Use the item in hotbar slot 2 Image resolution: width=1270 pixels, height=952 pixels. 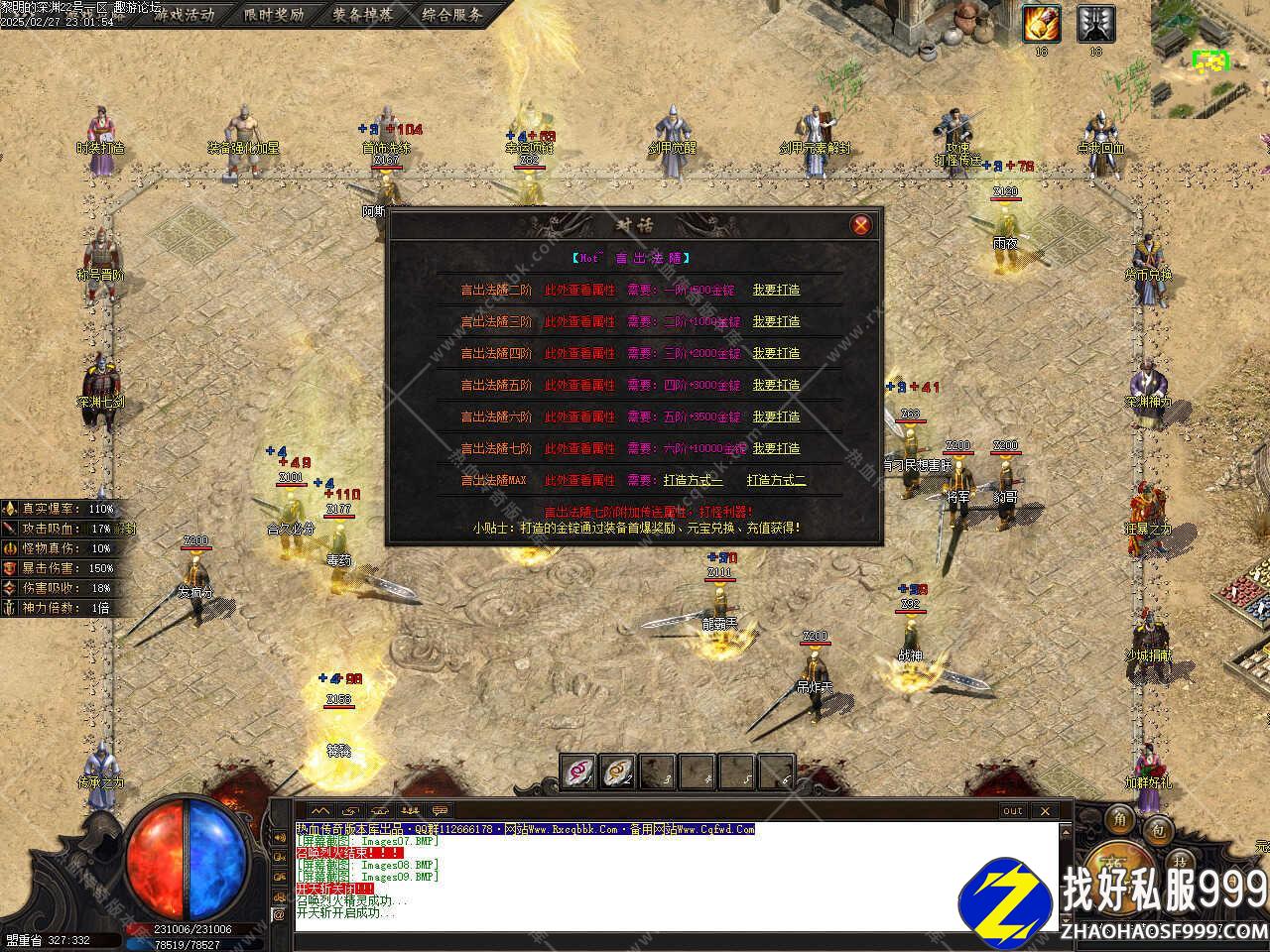coord(617,772)
